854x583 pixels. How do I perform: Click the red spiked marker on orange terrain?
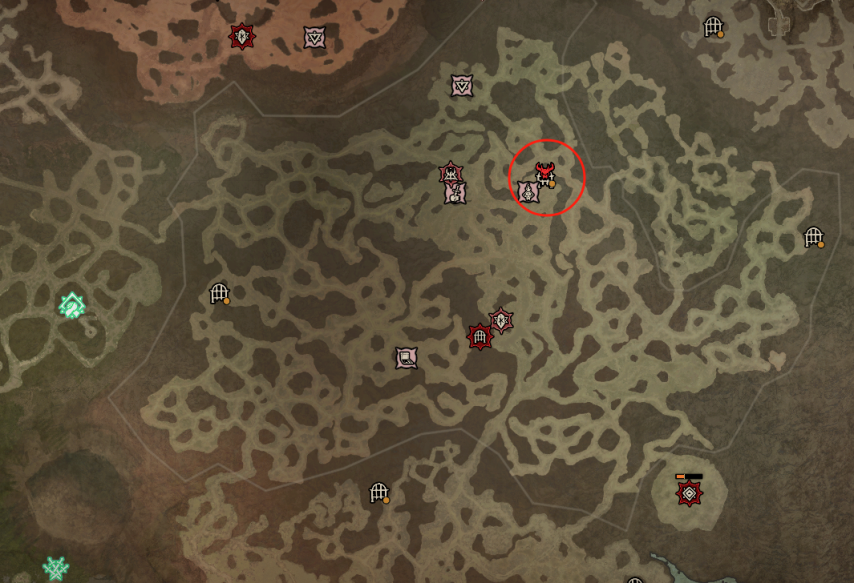[x=241, y=37]
